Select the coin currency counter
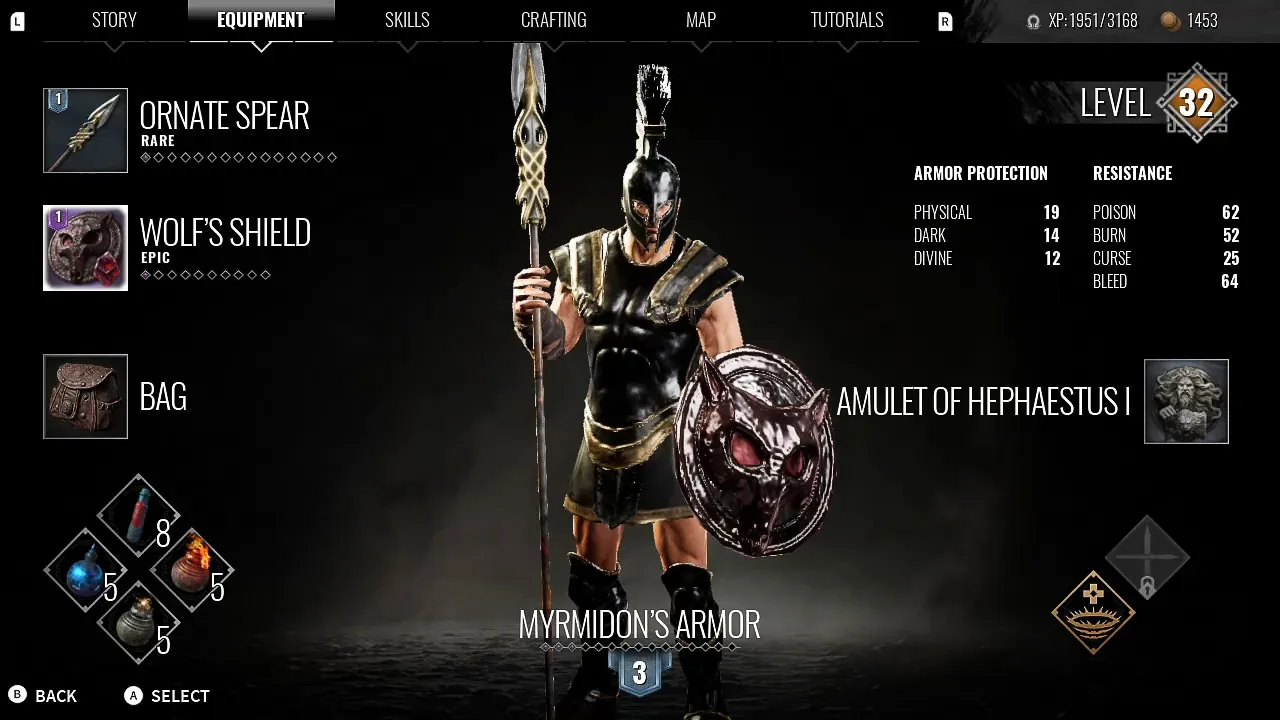The image size is (1280, 720). coord(1188,20)
